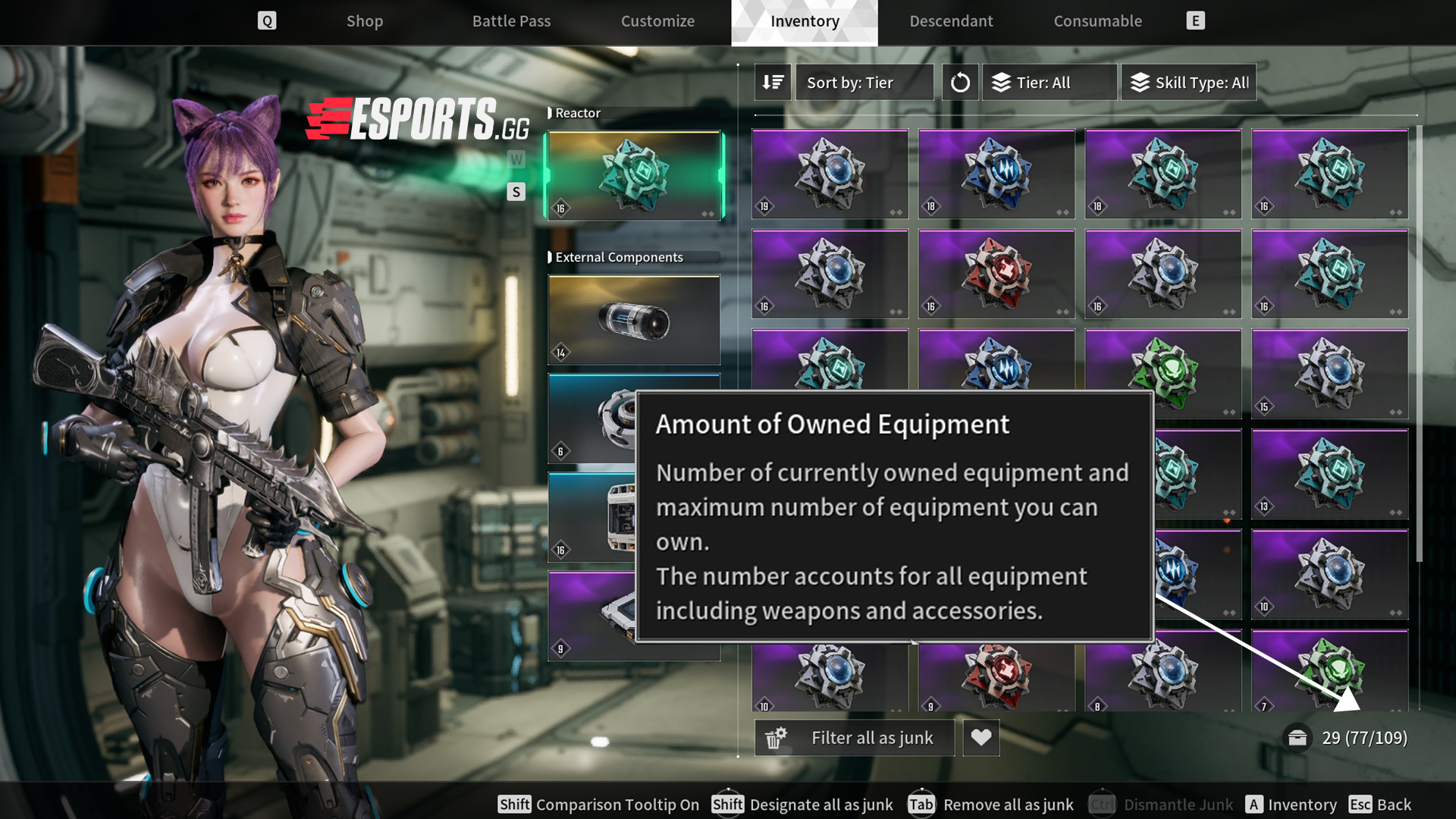The height and width of the screenshot is (819, 1456).
Task: Click the reset filters circular arrow
Action: (x=960, y=82)
